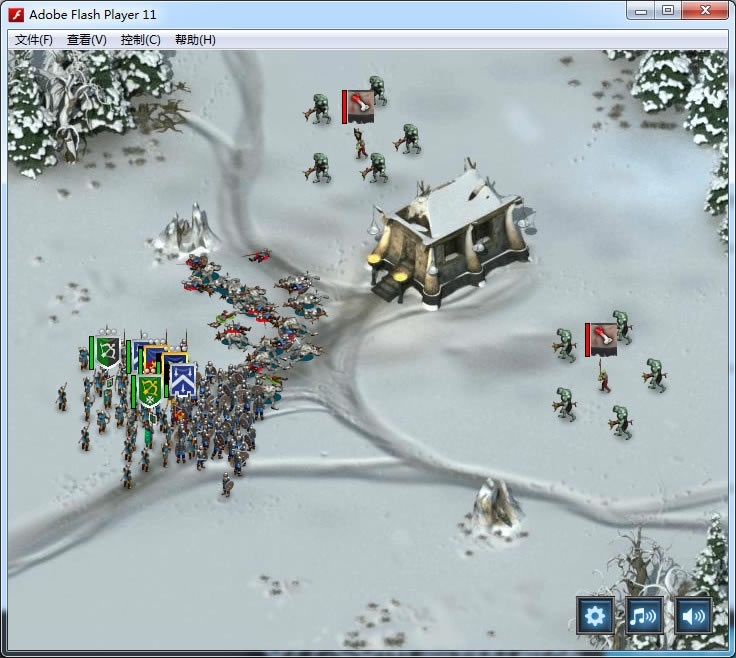Open the gear settings button
Image resolution: width=736 pixels, height=658 pixels.
[x=595, y=615]
